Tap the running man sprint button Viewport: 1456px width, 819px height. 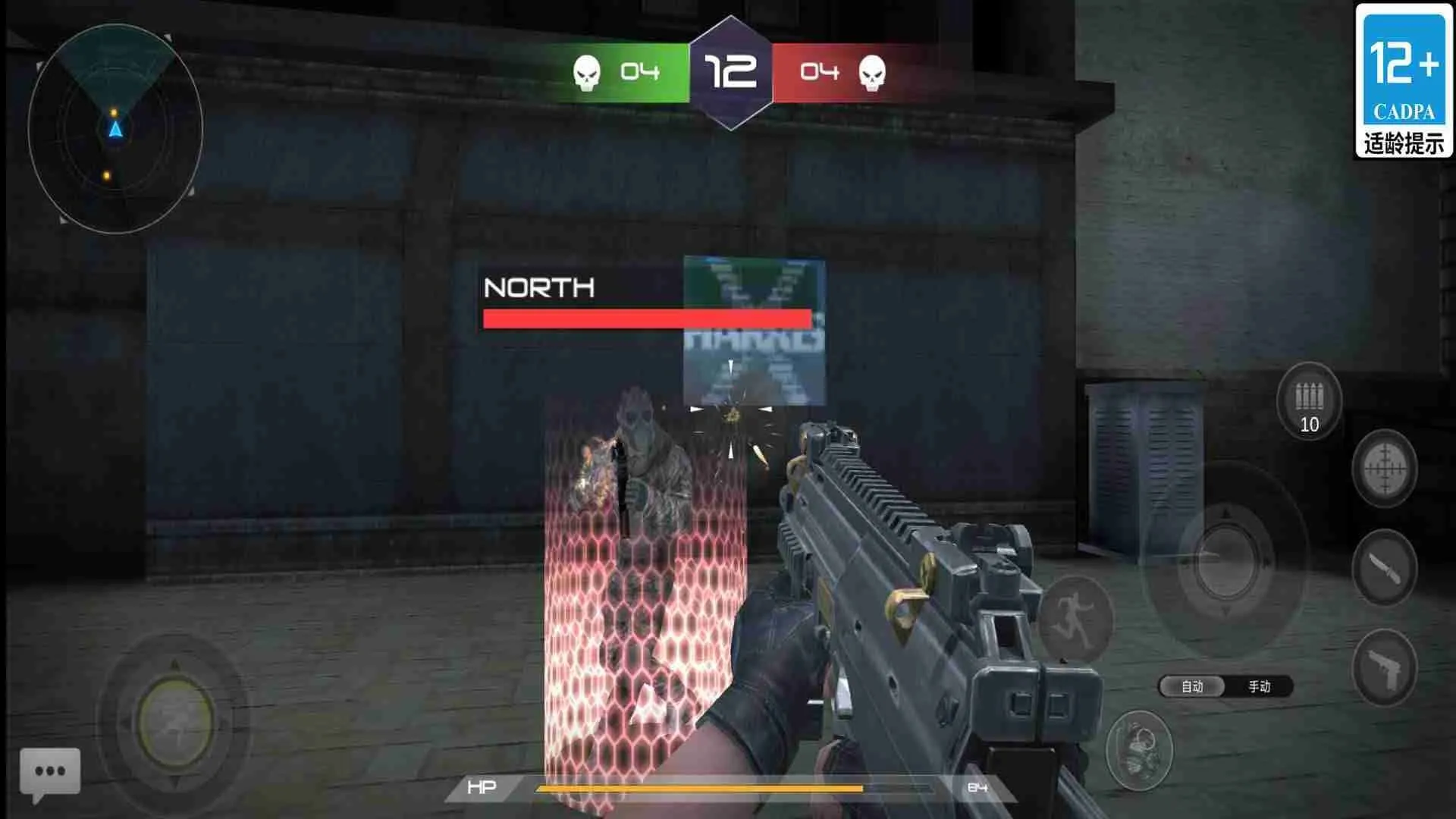(x=1074, y=618)
